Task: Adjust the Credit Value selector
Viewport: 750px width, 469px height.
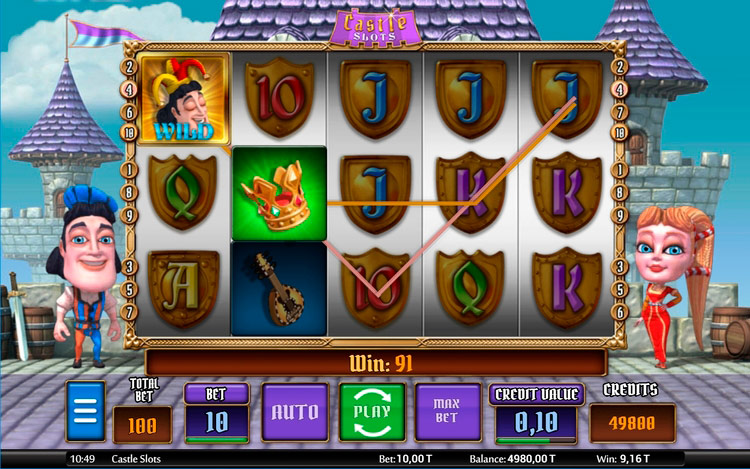Action: (536, 419)
